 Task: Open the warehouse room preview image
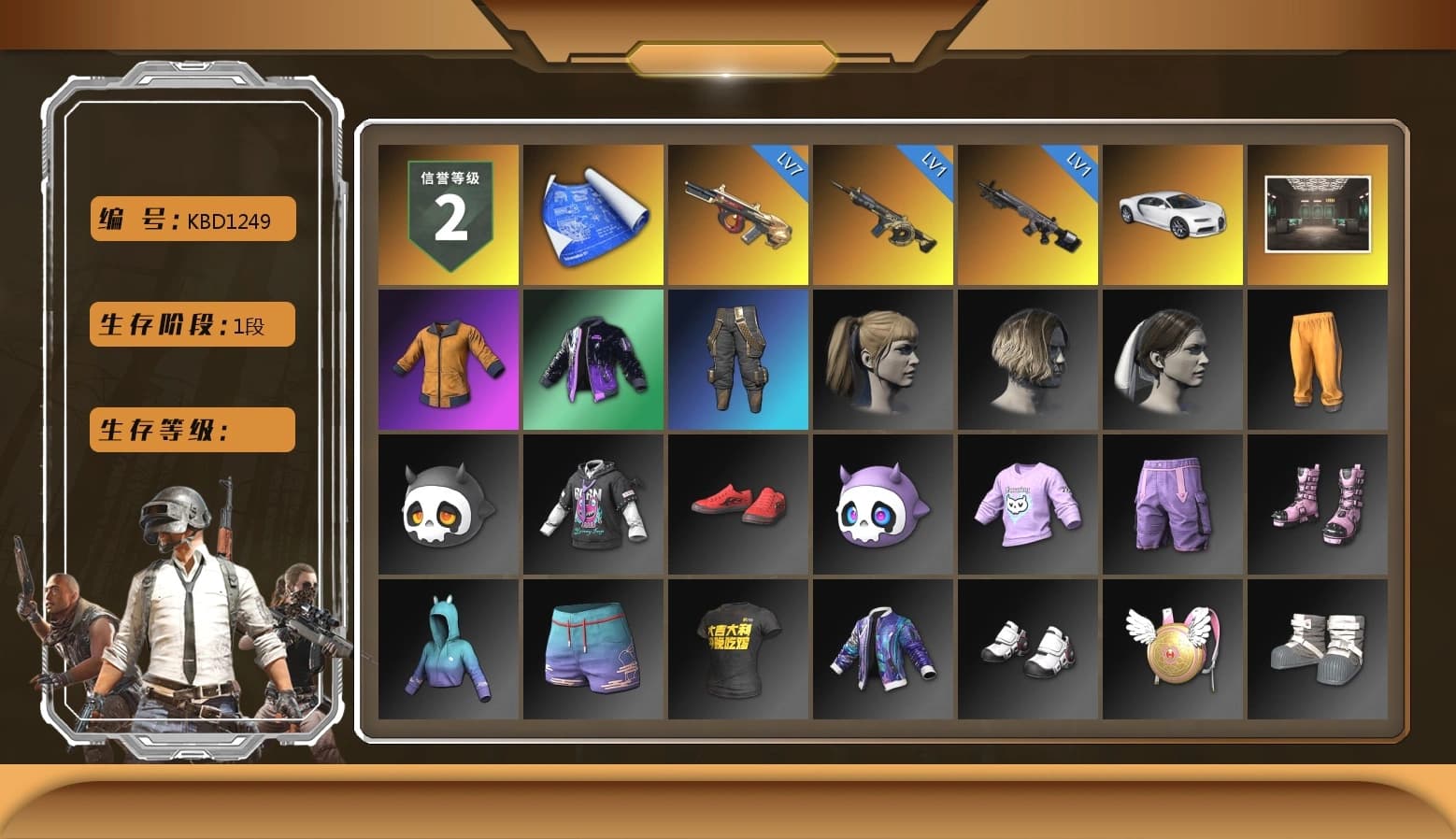coord(1318,215)
